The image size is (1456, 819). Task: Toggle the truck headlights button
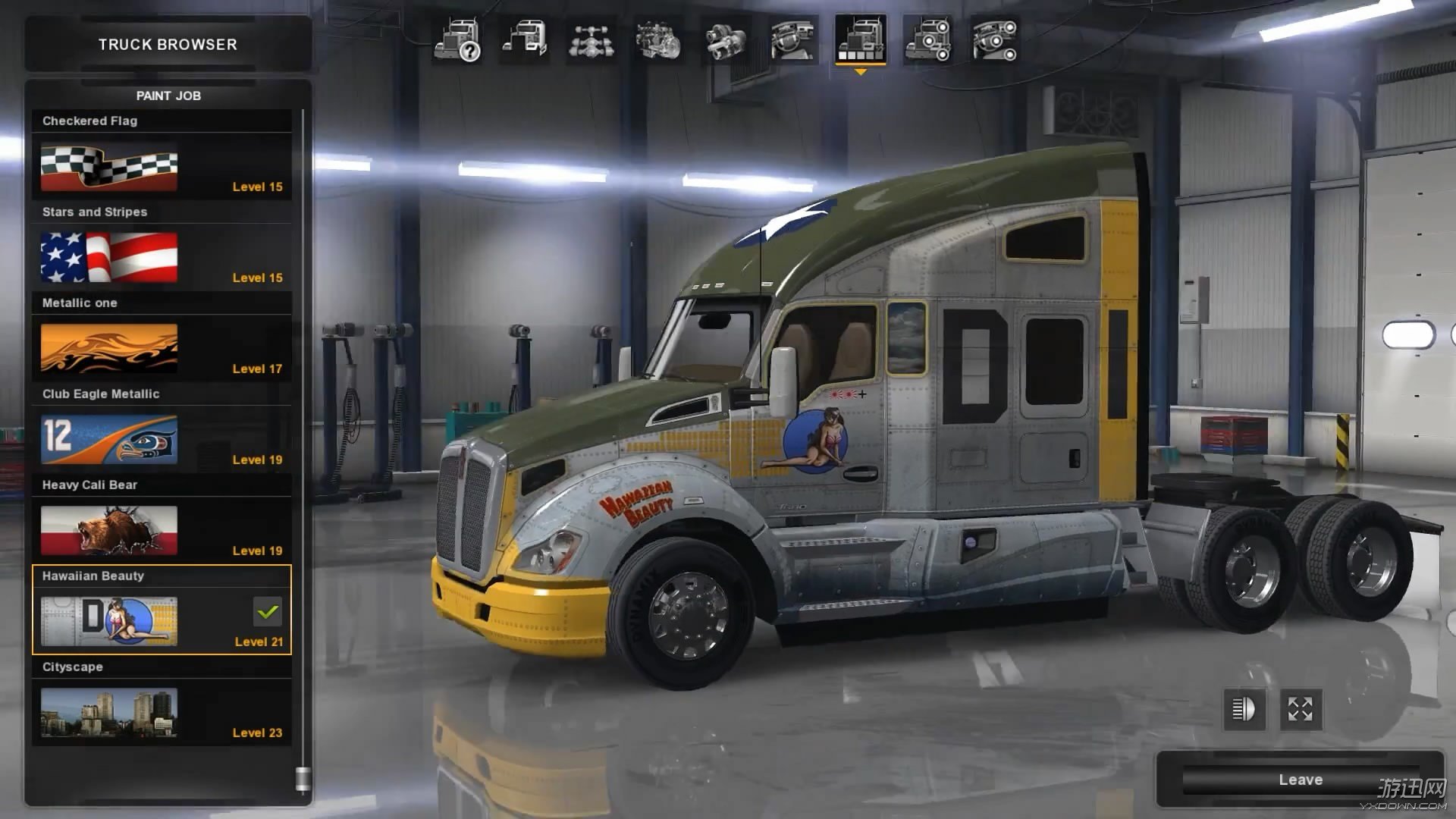point(1244,710)
